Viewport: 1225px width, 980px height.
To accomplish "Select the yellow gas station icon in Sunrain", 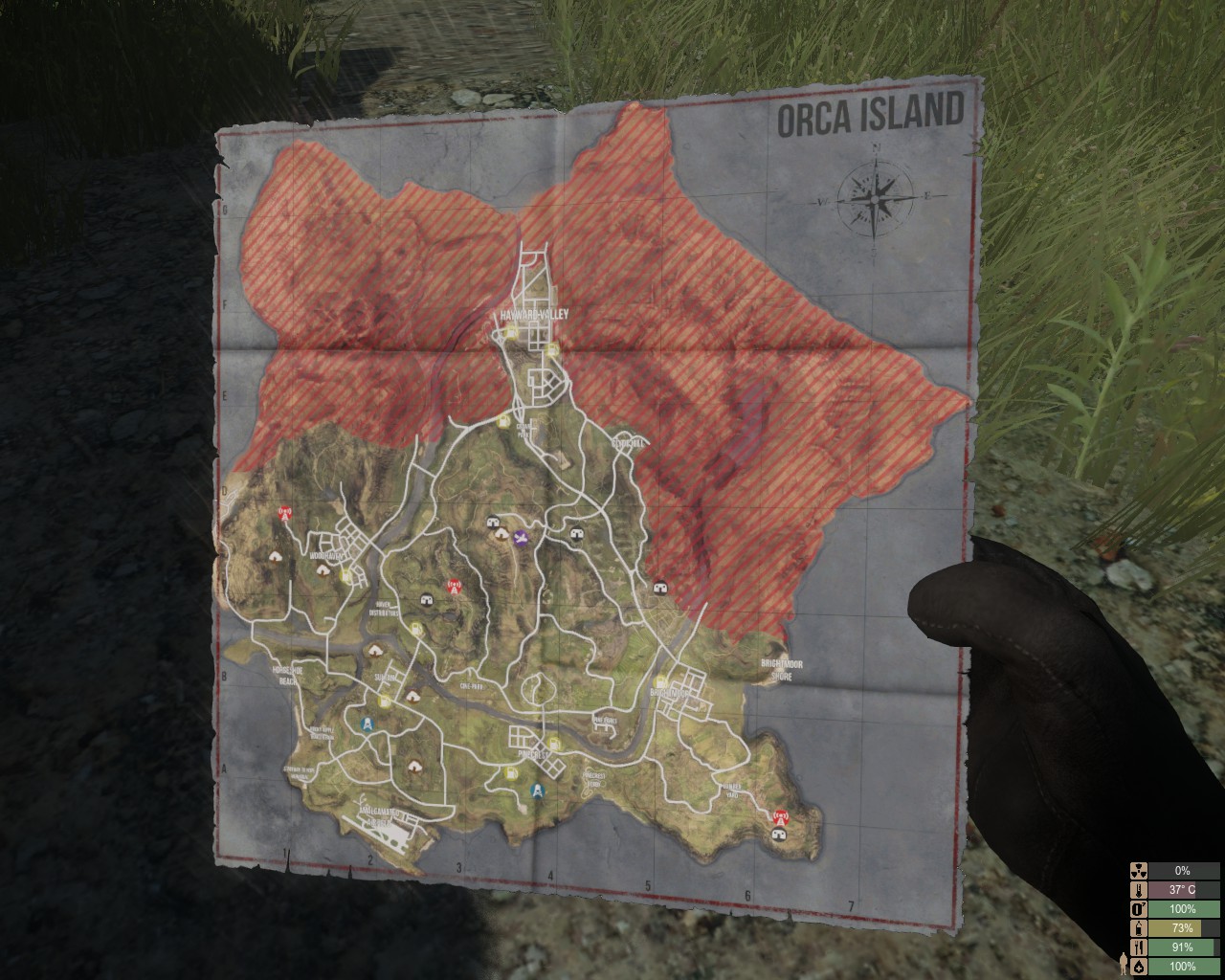I will coord(385,700).
